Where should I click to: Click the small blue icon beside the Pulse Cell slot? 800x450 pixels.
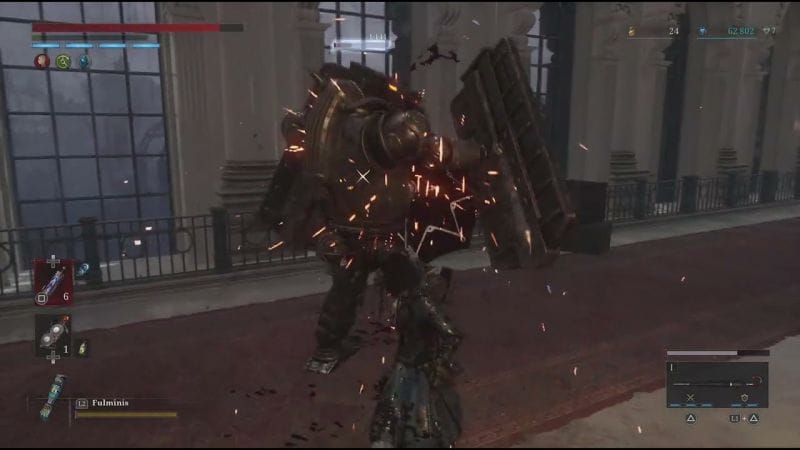click(82, 268)
